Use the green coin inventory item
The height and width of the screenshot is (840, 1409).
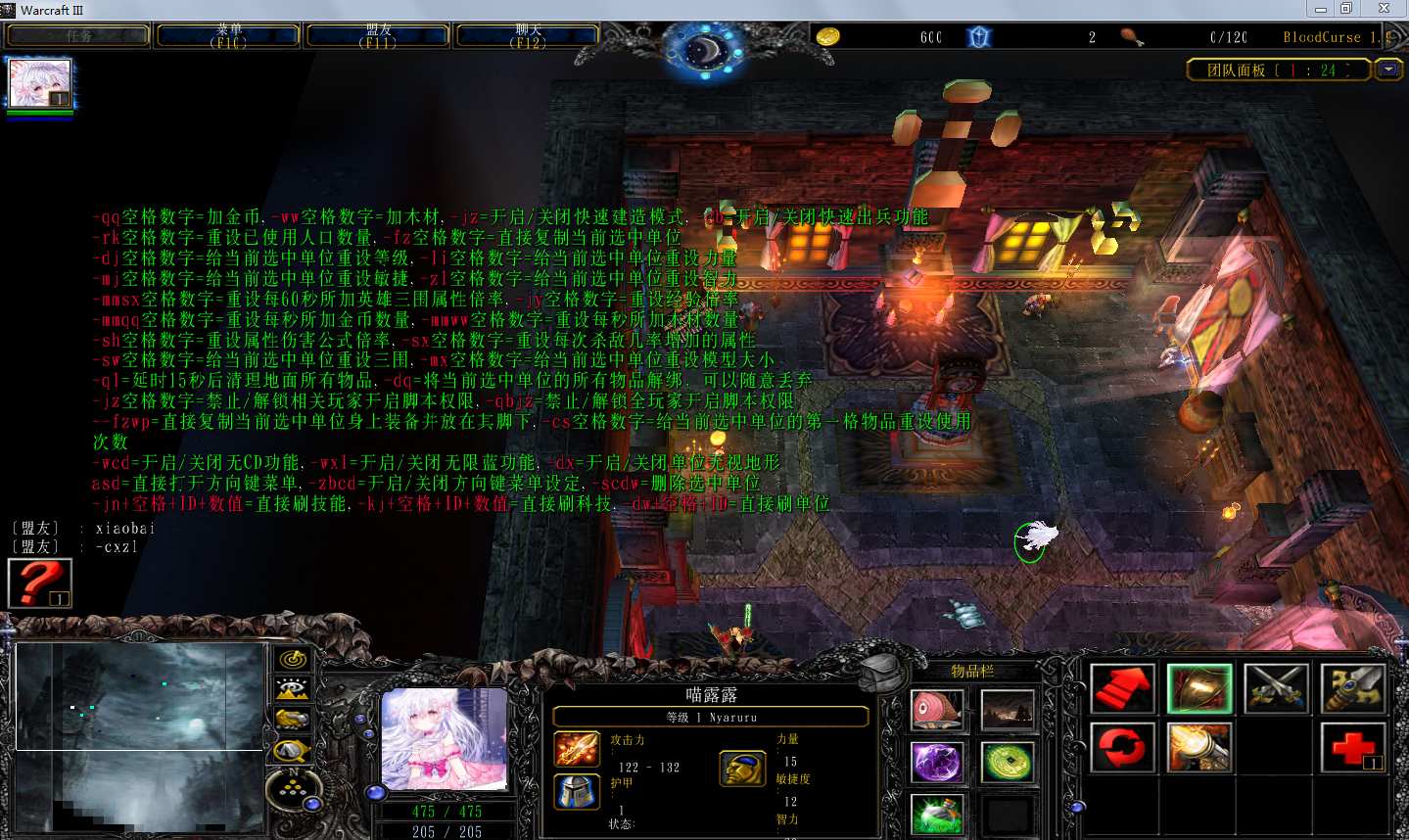click(1008, 762)
